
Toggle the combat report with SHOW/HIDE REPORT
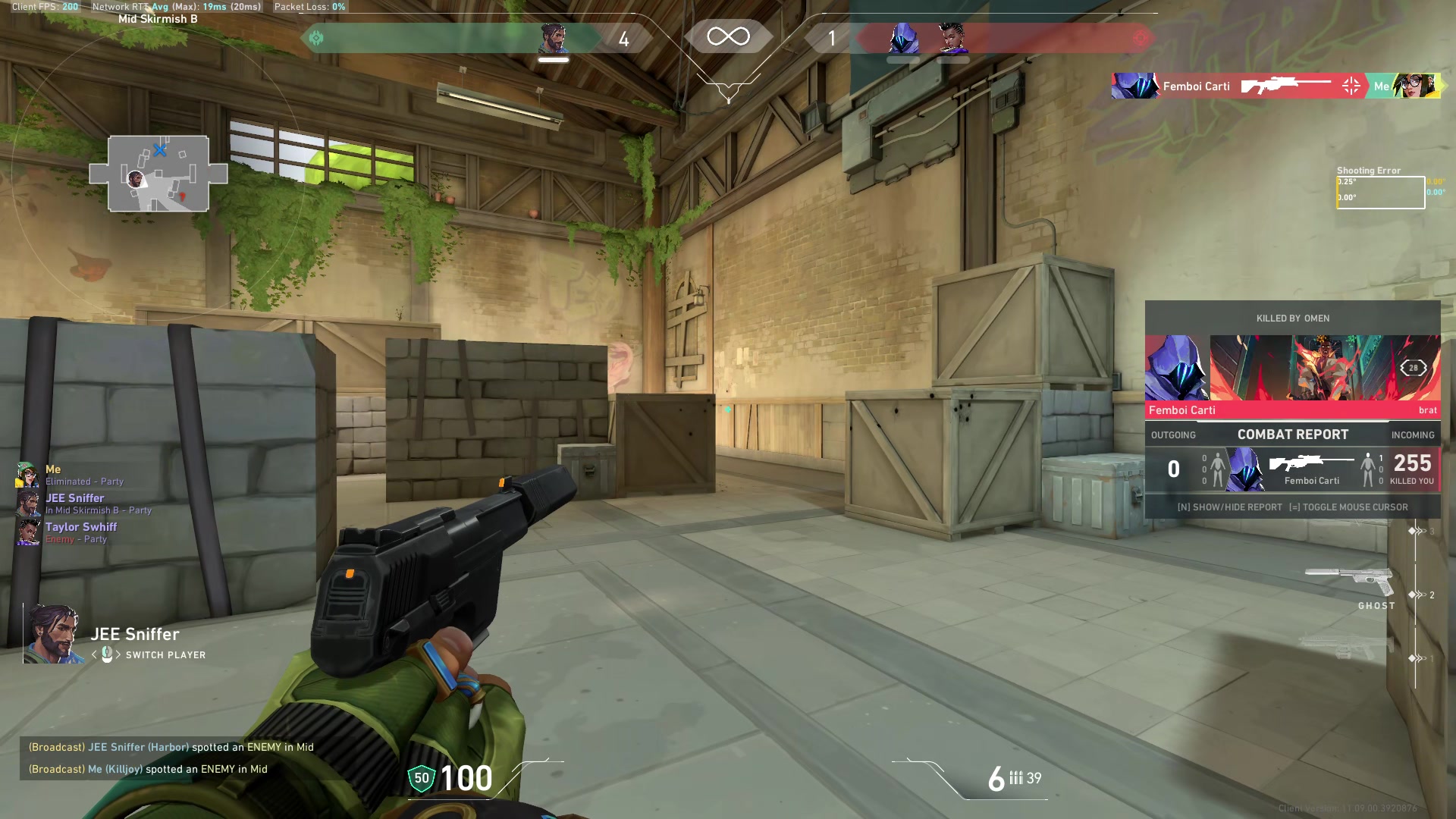point(1229,507)
